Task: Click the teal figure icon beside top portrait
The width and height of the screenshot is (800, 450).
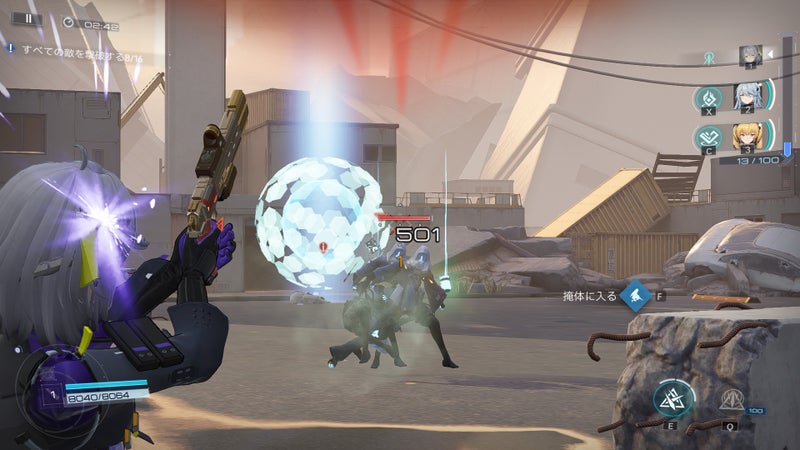Action: point(710,58)
